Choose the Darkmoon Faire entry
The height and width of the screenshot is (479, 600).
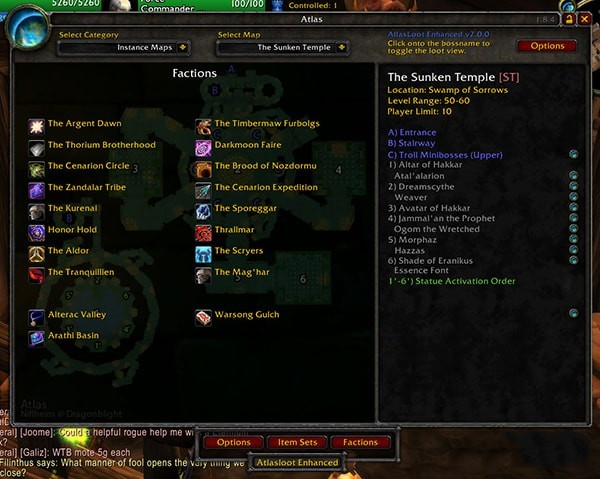(x=249, y=145)
